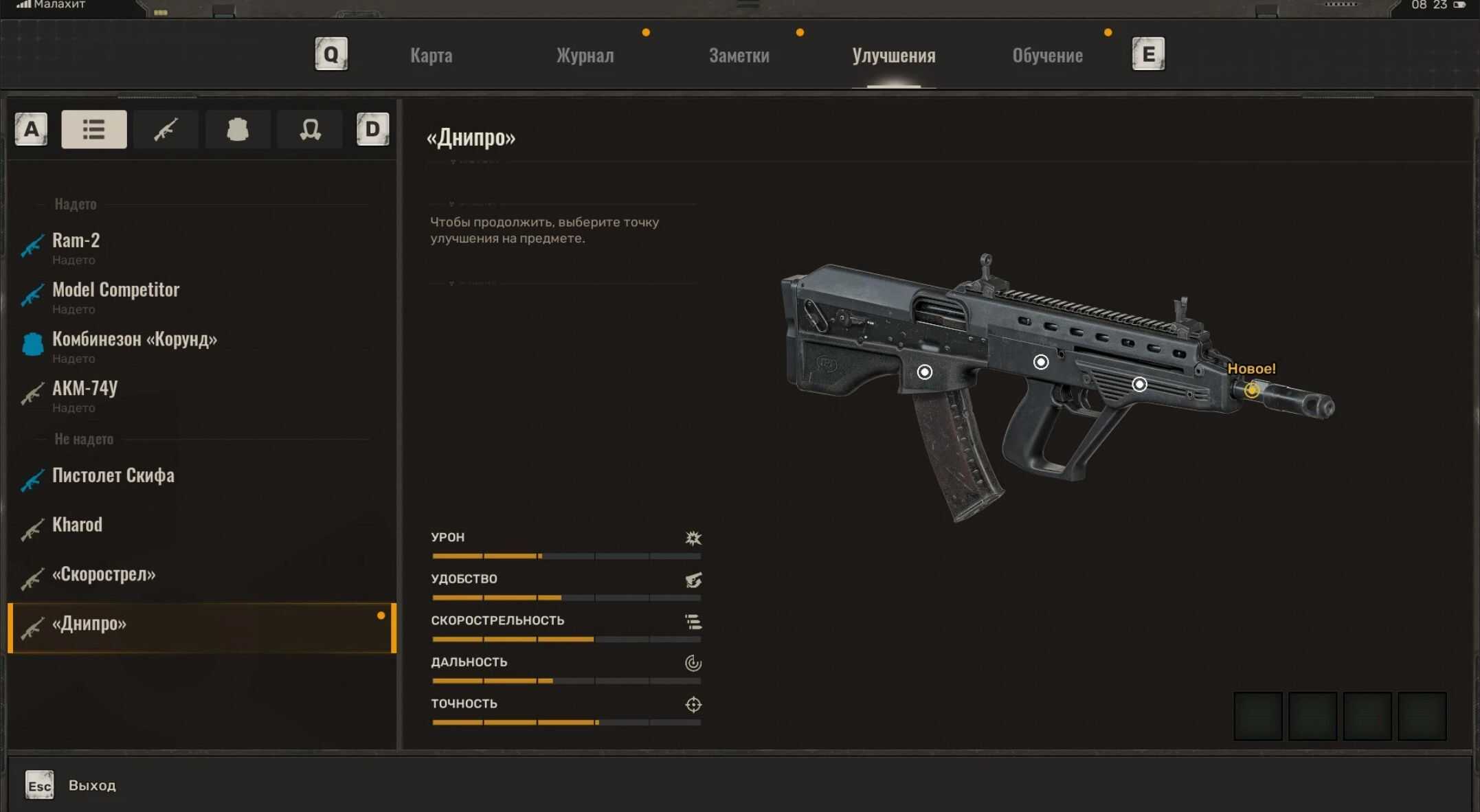Go to the Обучение tab

pyautogui.click(x=1047, y=56)
